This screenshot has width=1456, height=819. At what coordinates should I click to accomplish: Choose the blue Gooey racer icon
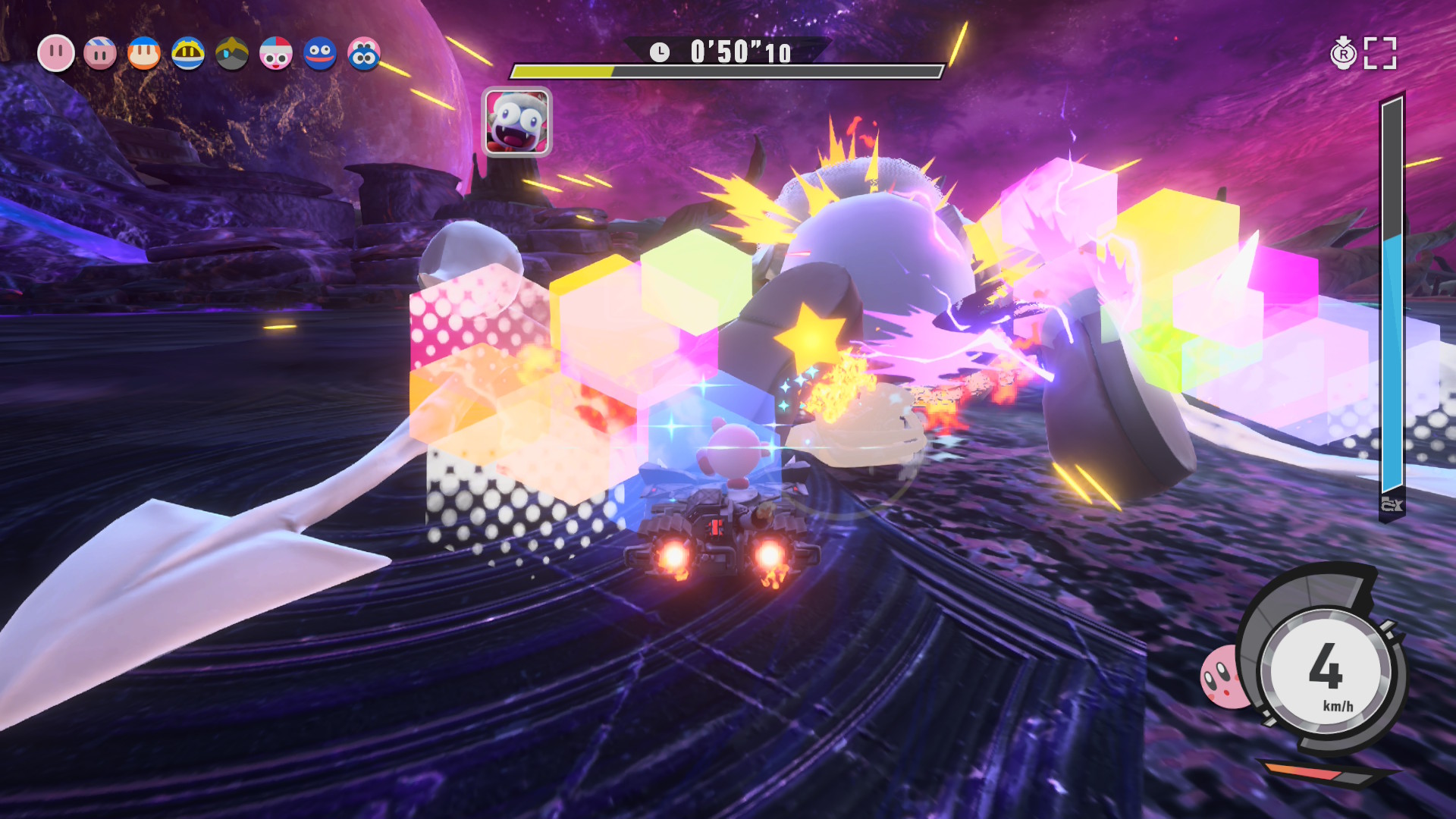(x=320, y=54)
